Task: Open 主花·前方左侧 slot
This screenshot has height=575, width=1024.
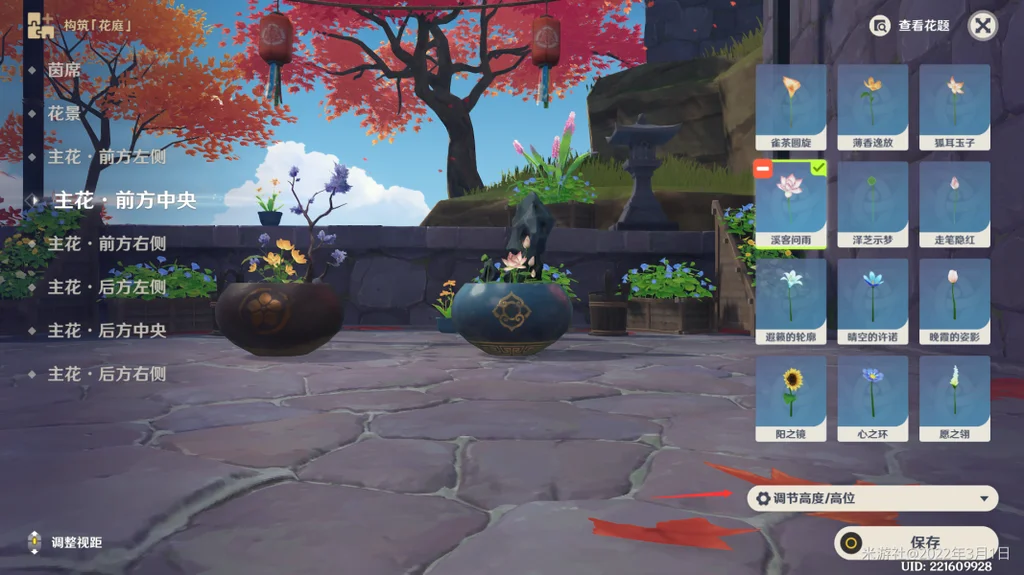Action: point(106,157)
